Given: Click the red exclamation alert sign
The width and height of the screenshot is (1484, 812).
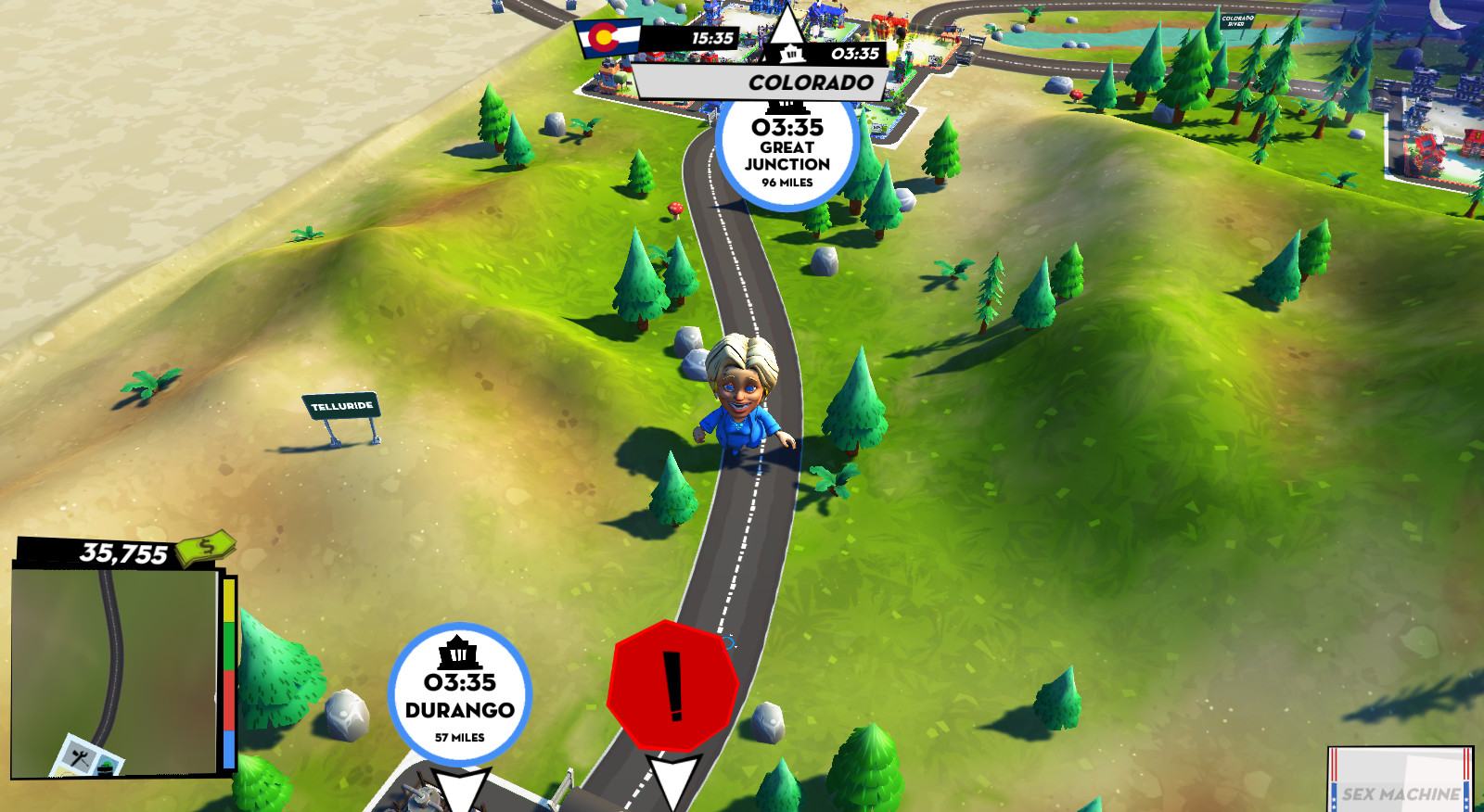Looking at the screenshot, I should (673, 687).
